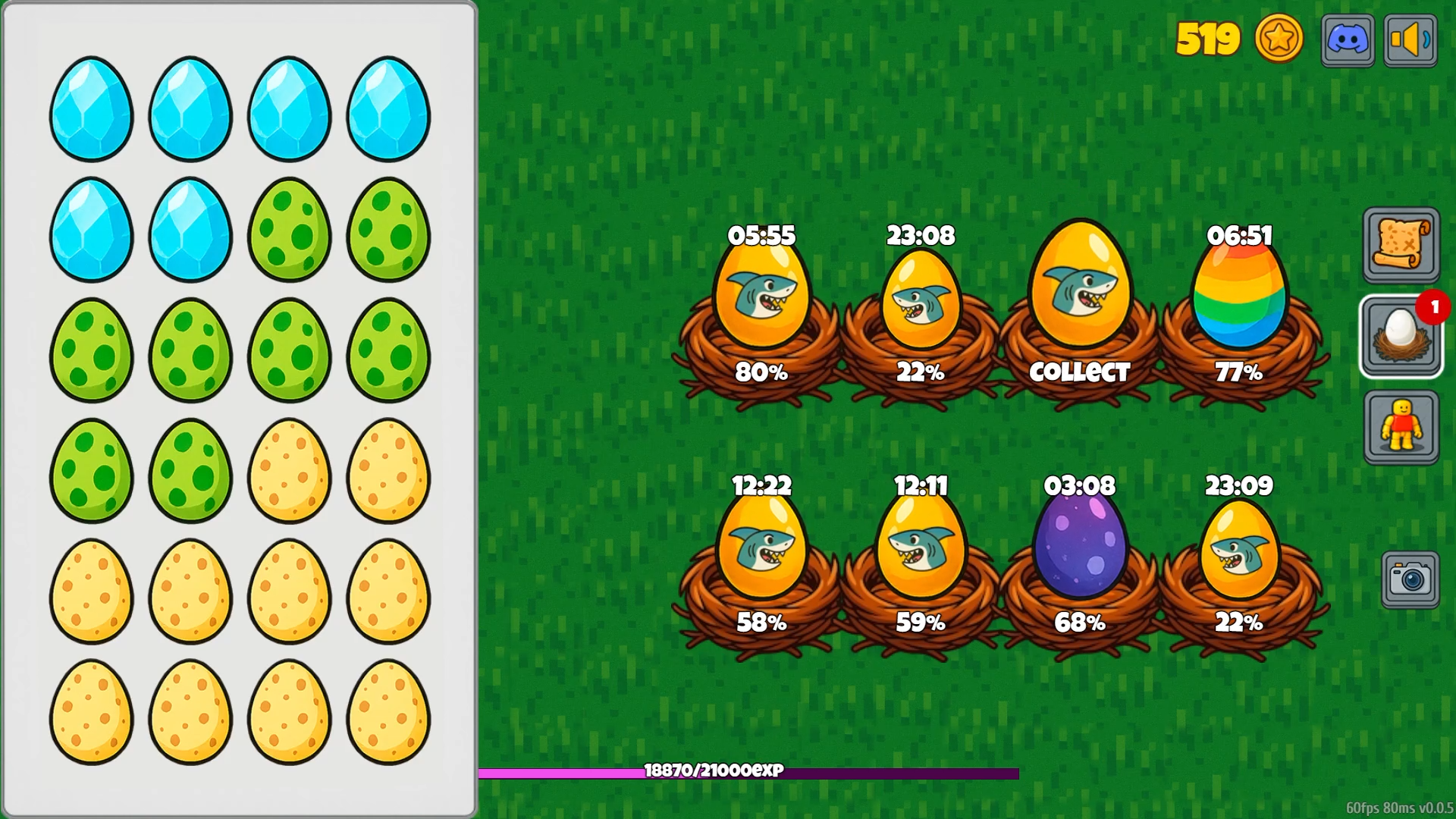Viewport: 1456px width, 819px height.
Task: Click the coin counter showing 519
Action: click(1207, 37)
